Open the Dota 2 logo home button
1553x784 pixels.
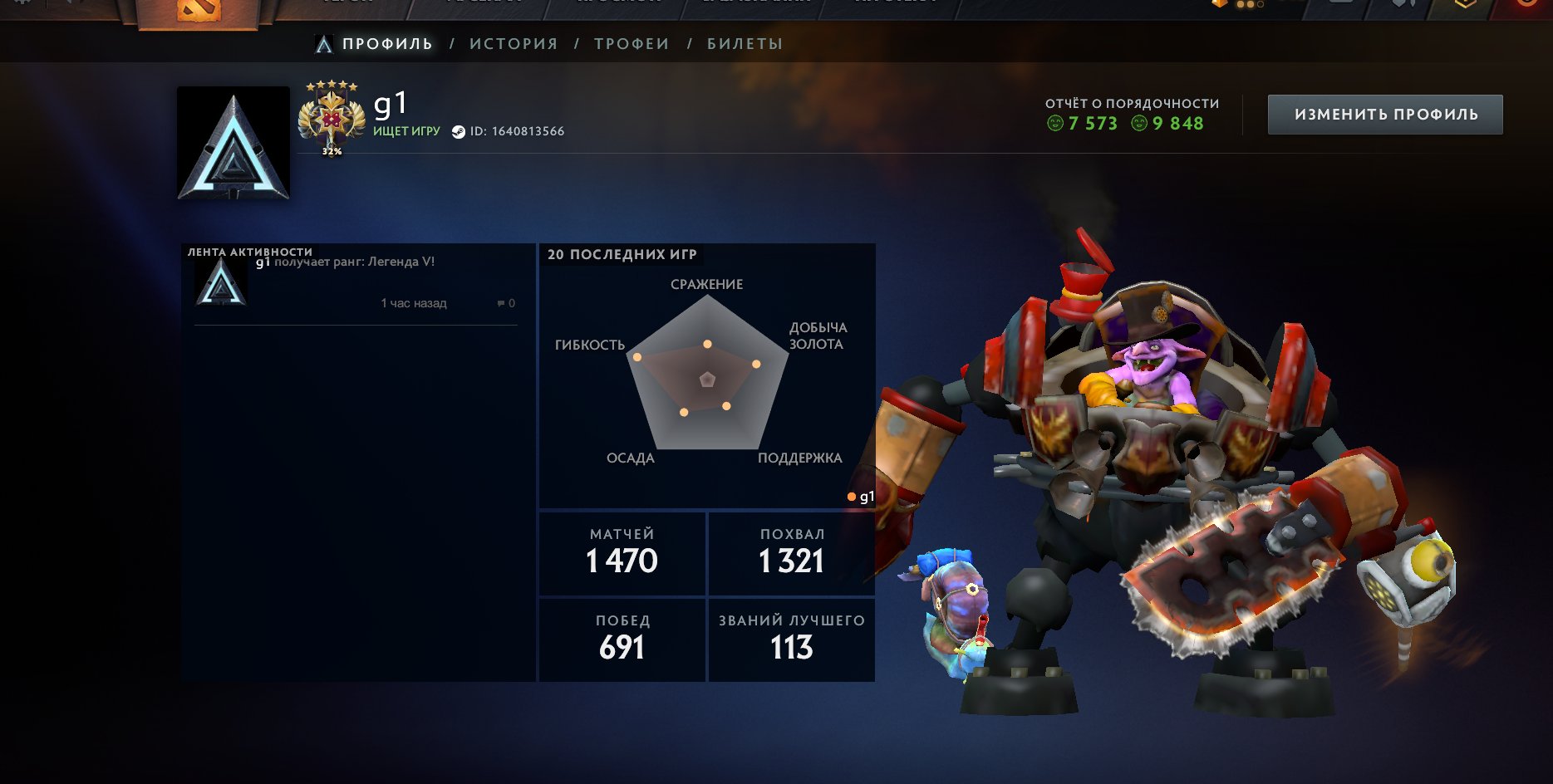tap(198, 10)
